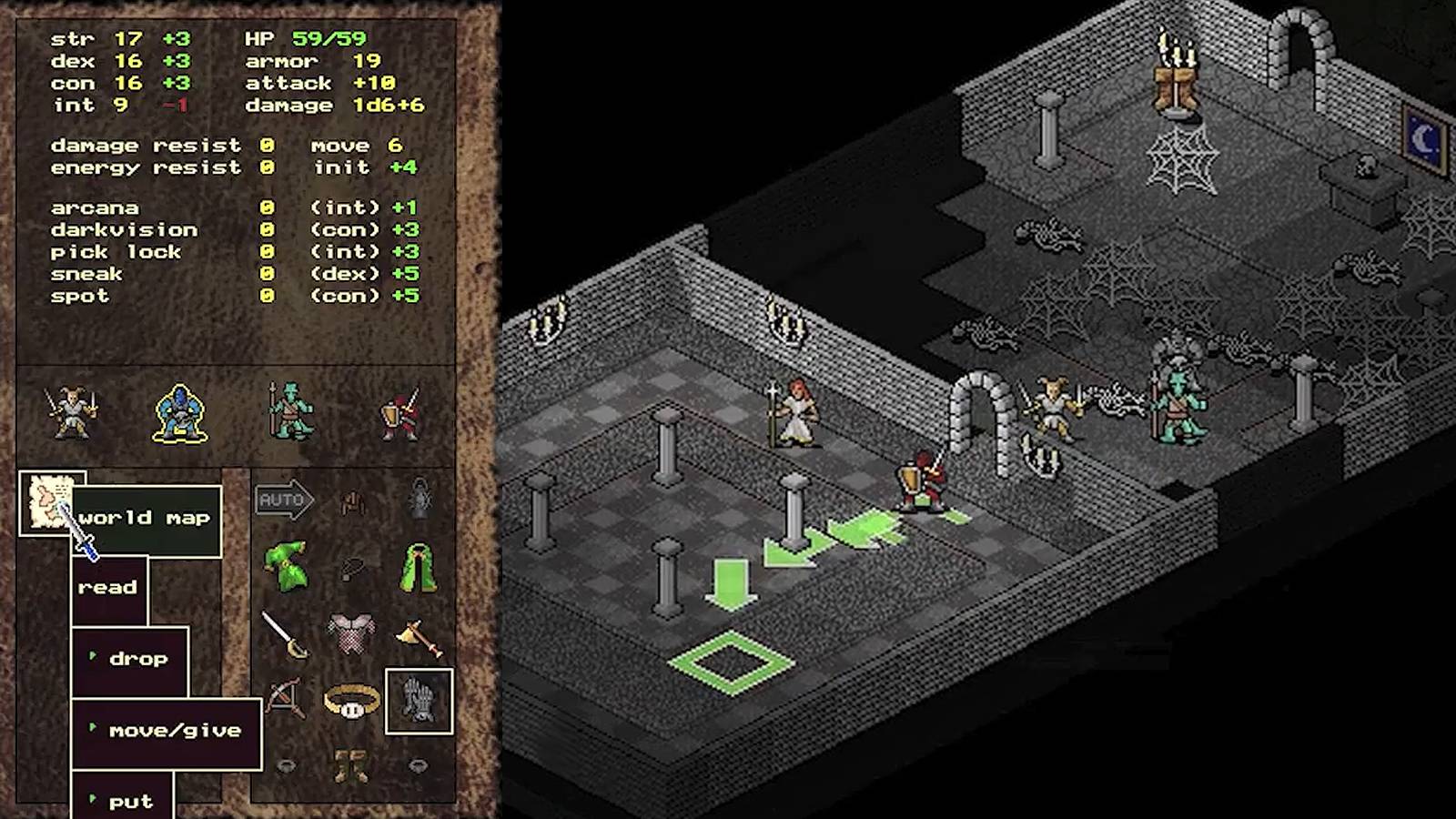Select the necklace inventory item
This screenshot has height=819, width=1456.
351,569
